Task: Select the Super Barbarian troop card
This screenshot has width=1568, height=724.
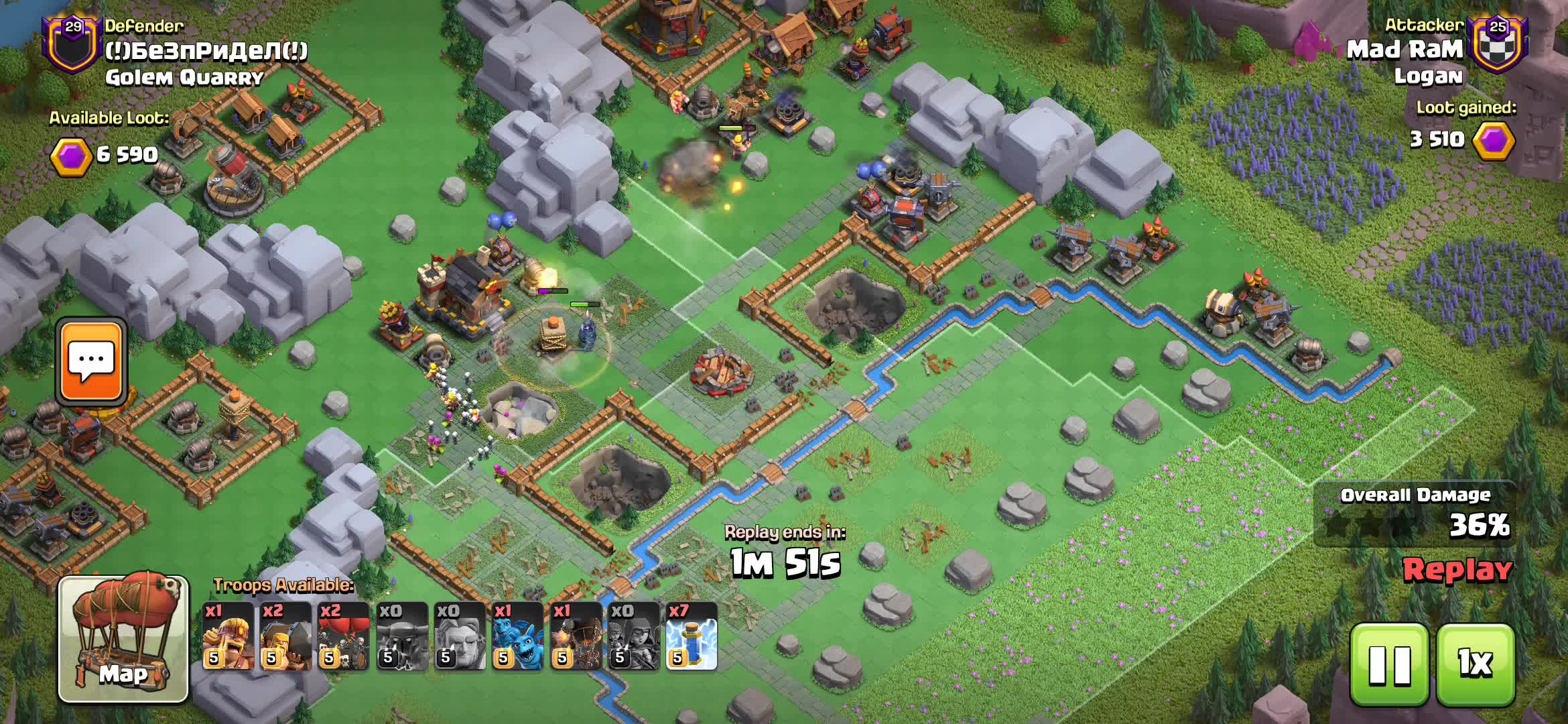Action: click(x=228, y=636)
